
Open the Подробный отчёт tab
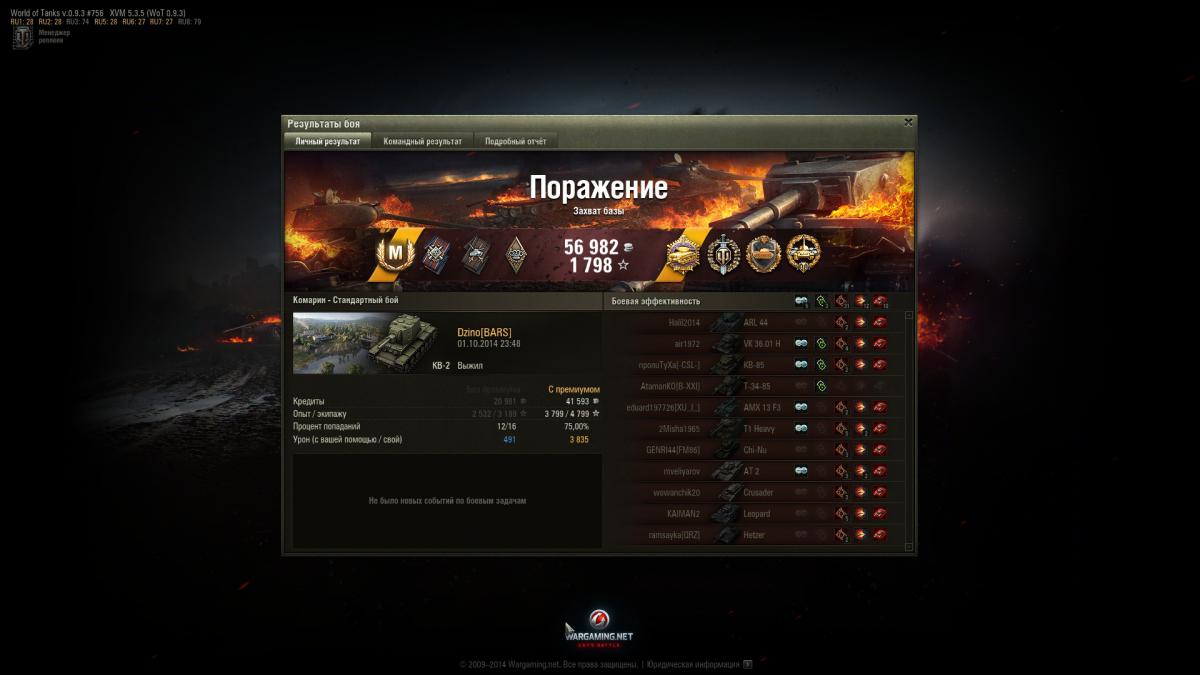tap(515, 141)
